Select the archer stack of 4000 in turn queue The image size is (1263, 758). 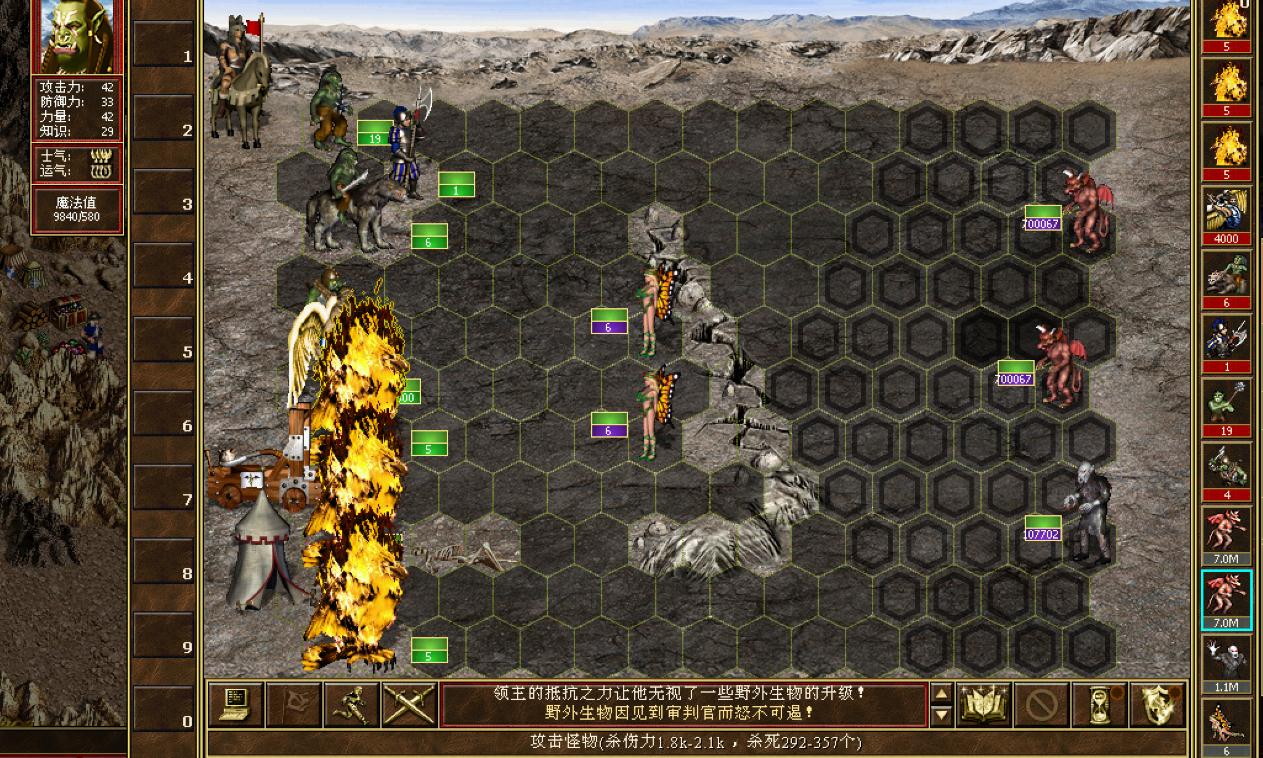tap(1226, 213)
